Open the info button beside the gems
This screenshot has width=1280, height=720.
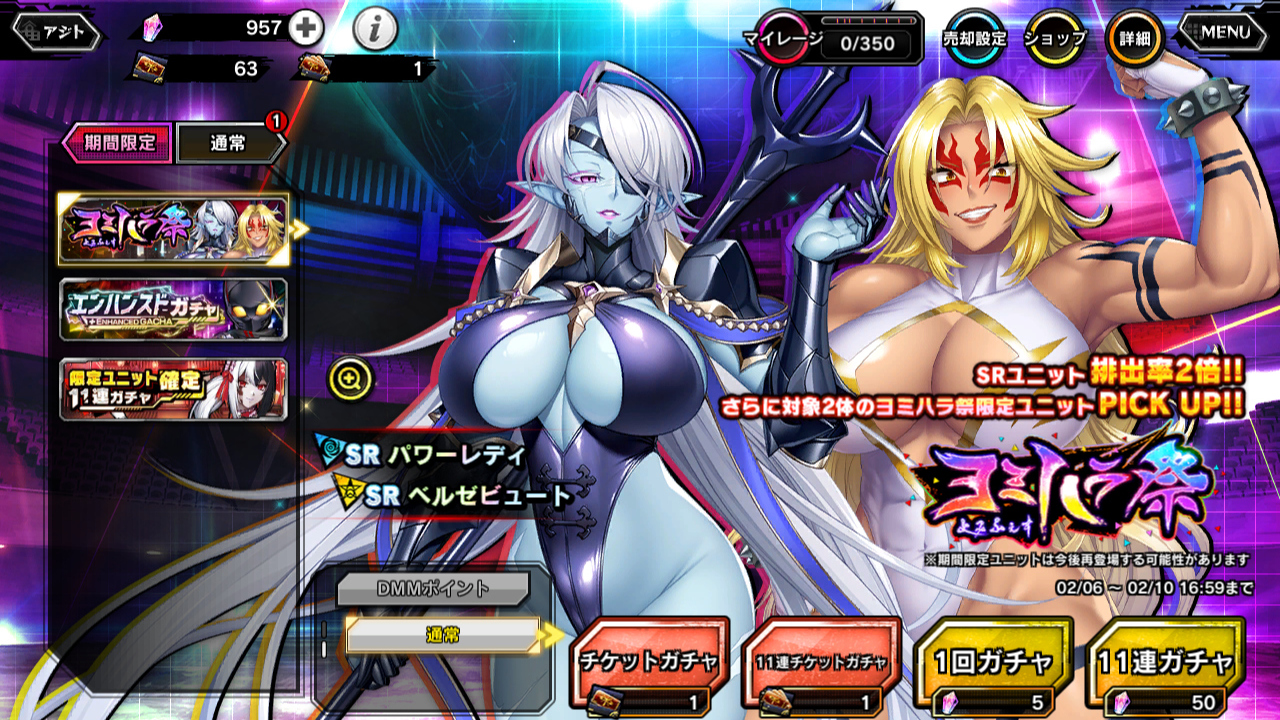[374, 30]
